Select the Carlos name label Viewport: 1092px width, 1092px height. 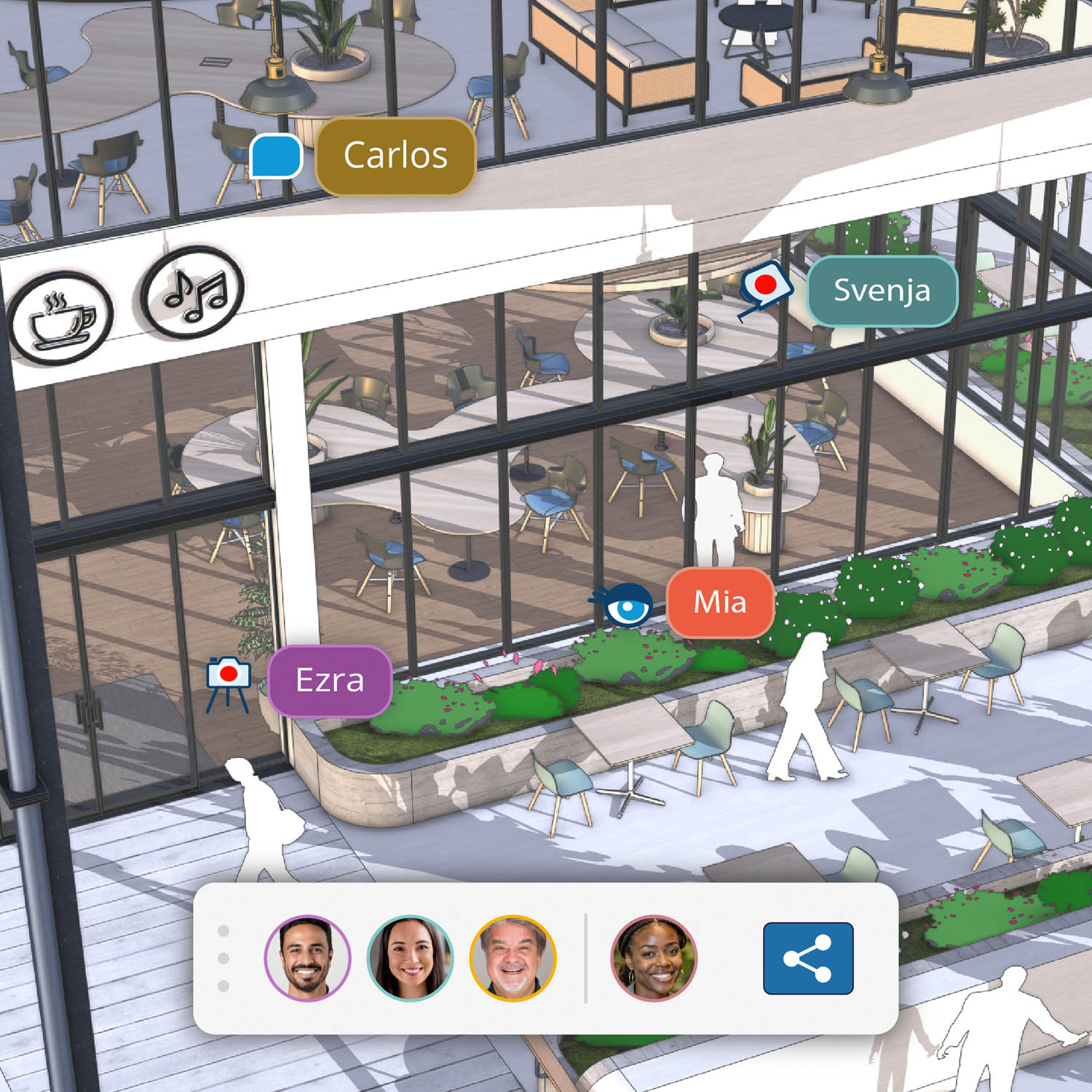(x=395, y=156)
